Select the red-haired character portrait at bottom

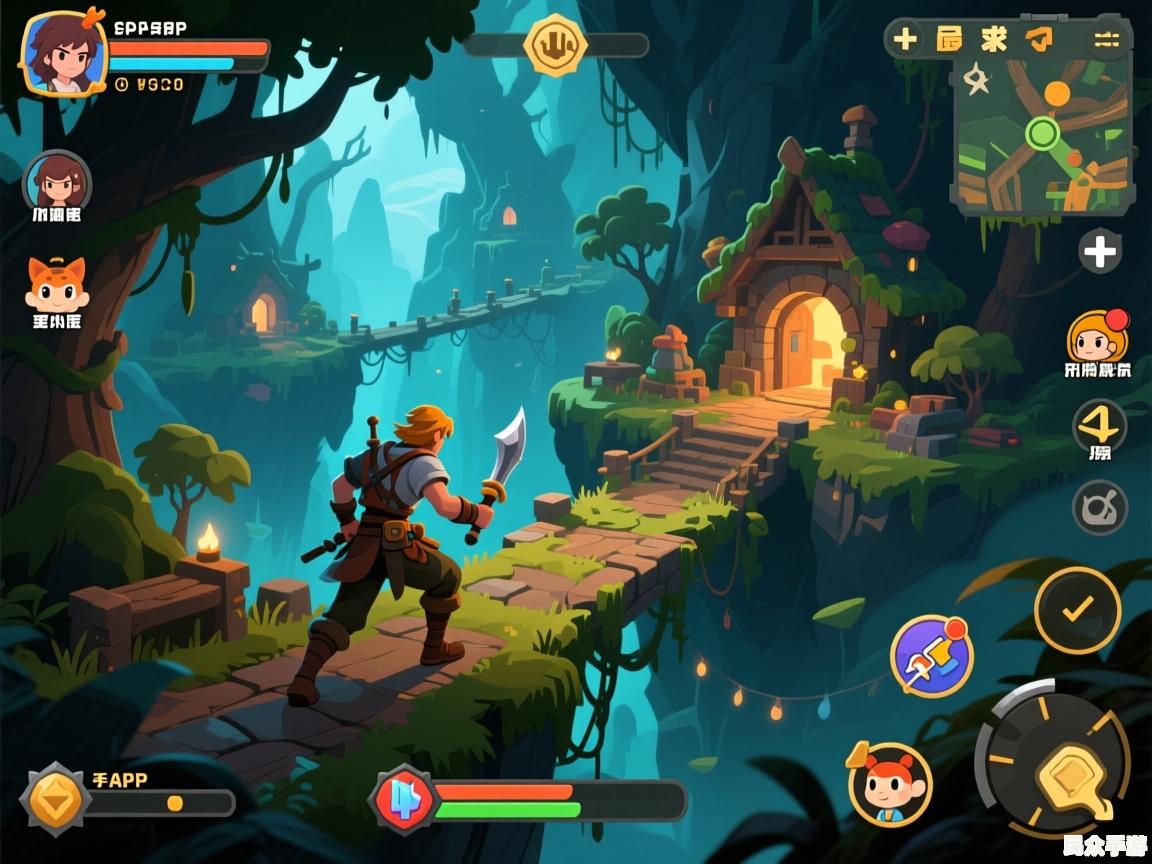(x=890, y=784)
